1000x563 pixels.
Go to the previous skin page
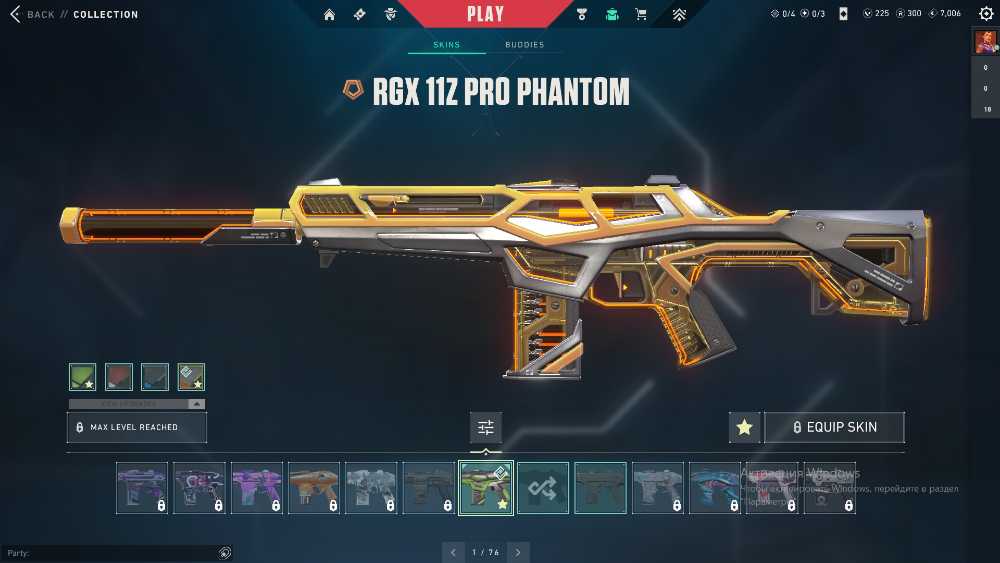click(x=454, y=552)
